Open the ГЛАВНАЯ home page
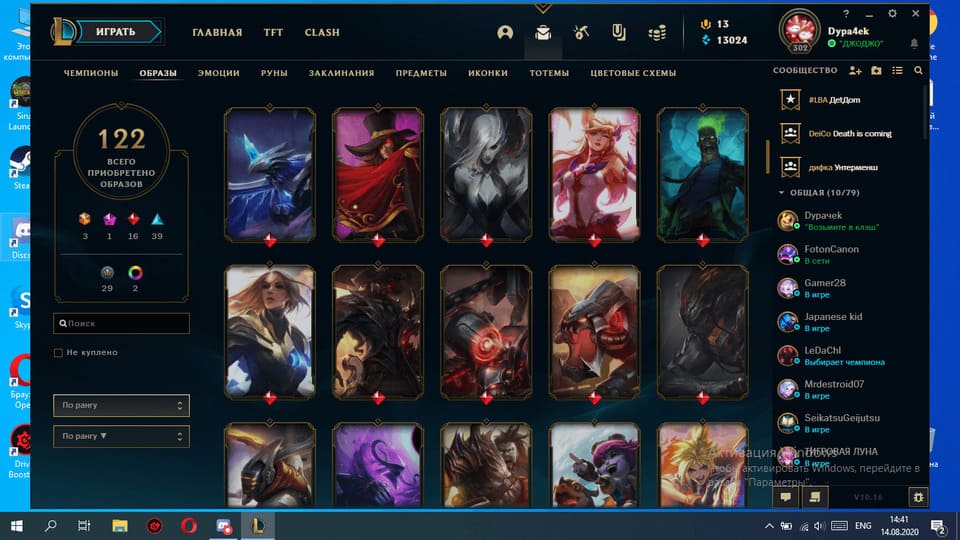Image resolution: width=960 pixels, height=540 pixels. point(217,33)
